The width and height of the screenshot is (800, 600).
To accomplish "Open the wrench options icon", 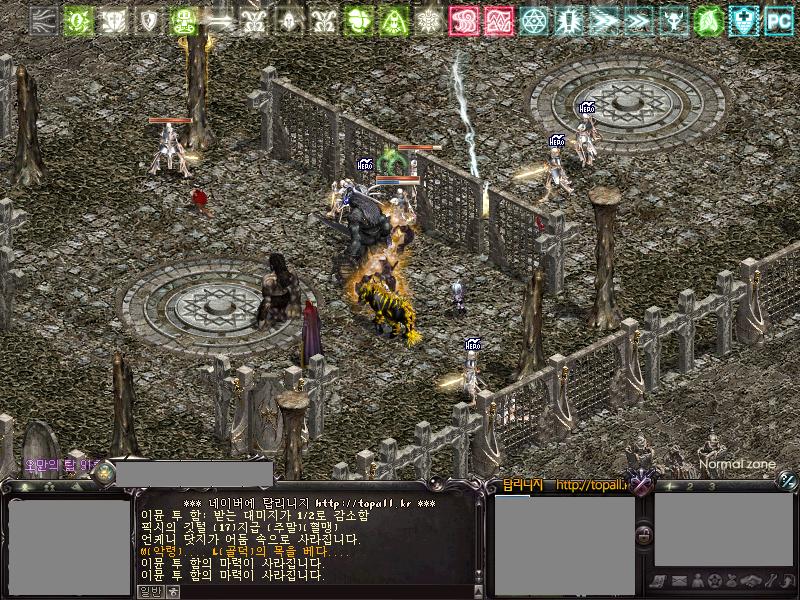I will pyautogui.click(x=770, y=581).
